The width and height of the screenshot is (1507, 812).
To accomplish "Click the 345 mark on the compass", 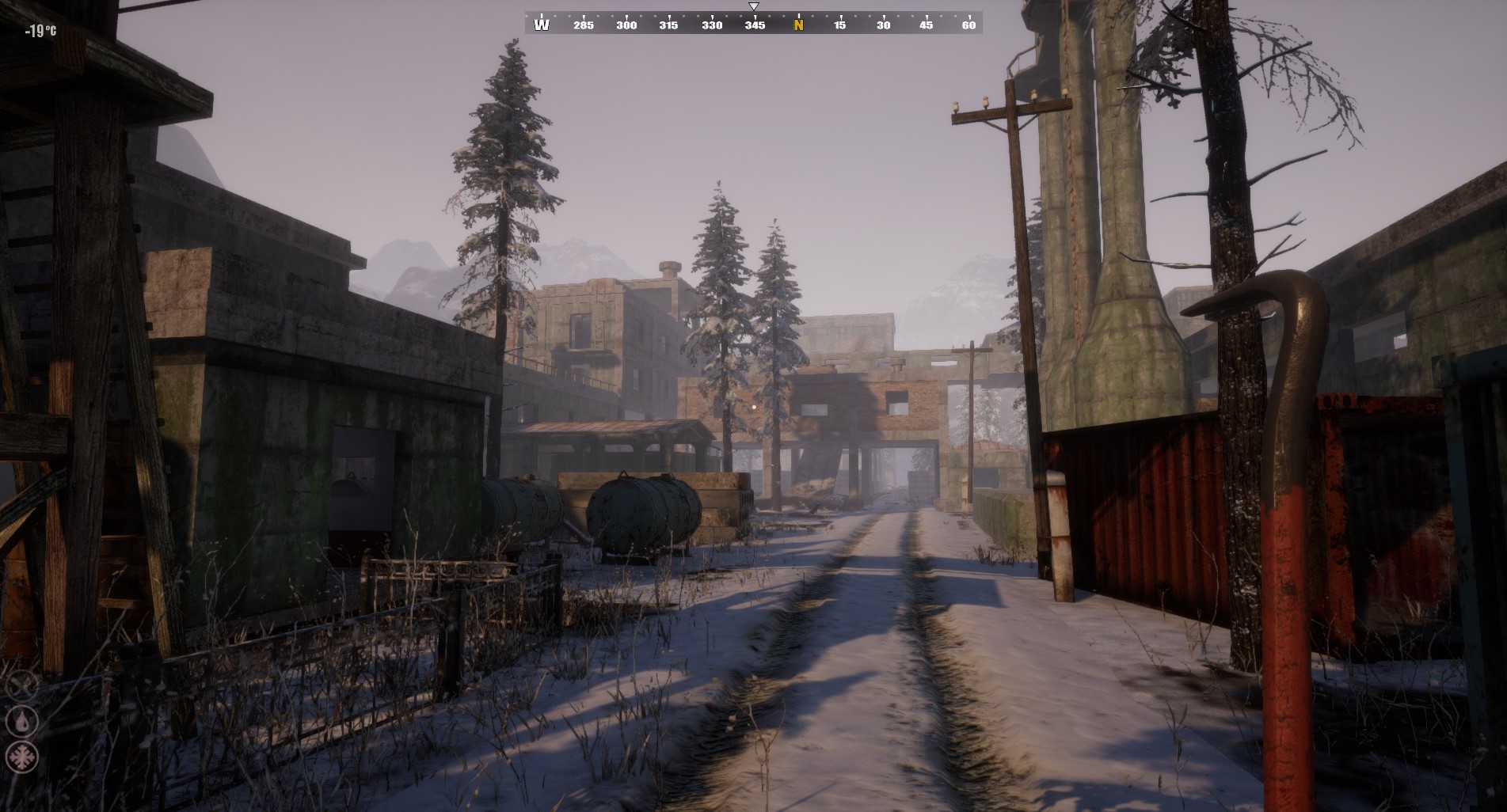I will (755, 25).
